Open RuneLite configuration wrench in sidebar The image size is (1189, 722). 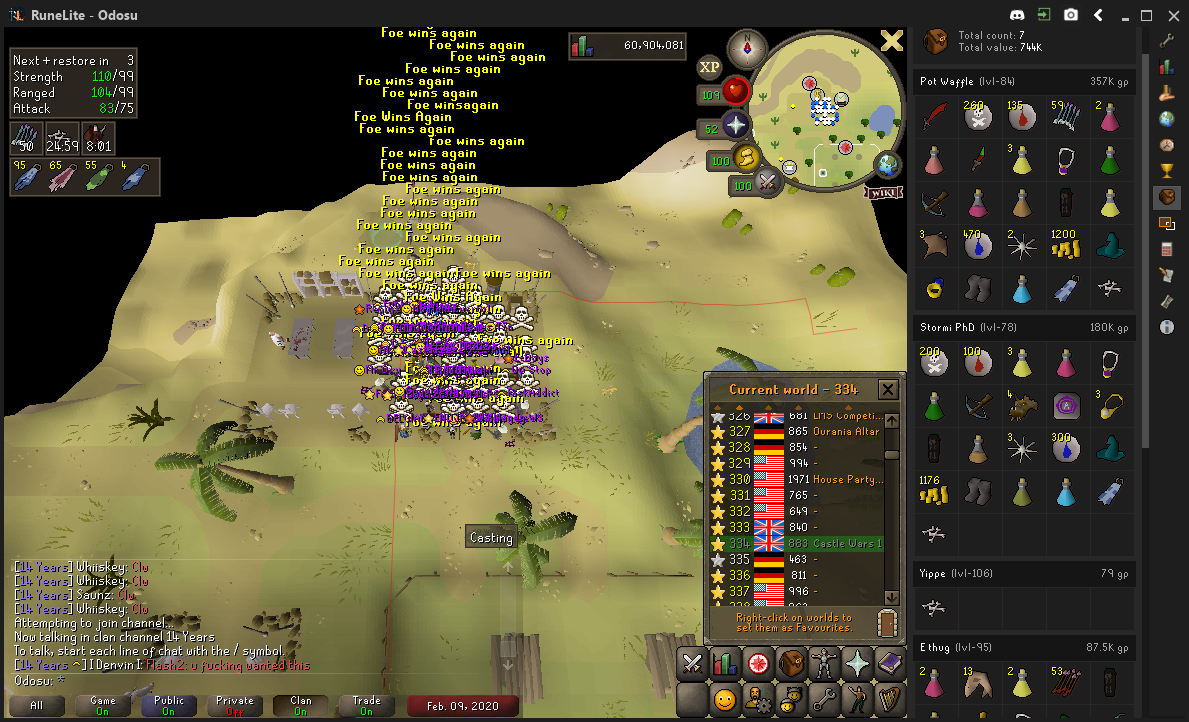(x=1166, y=41)
